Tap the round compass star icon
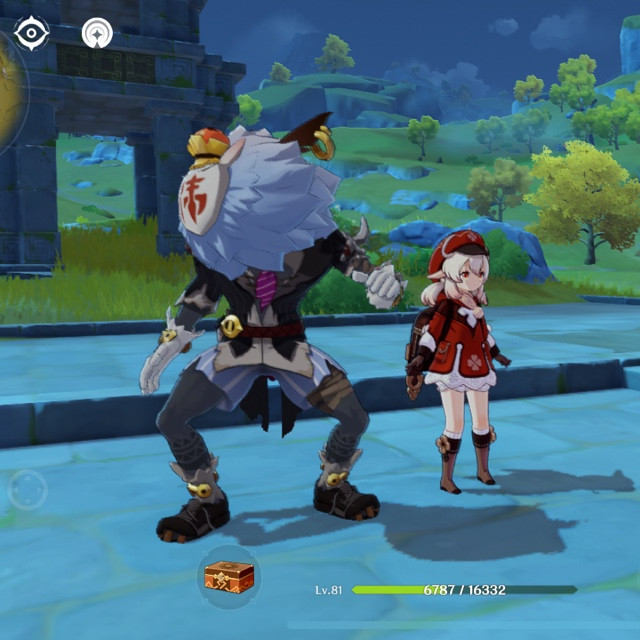 97,33
